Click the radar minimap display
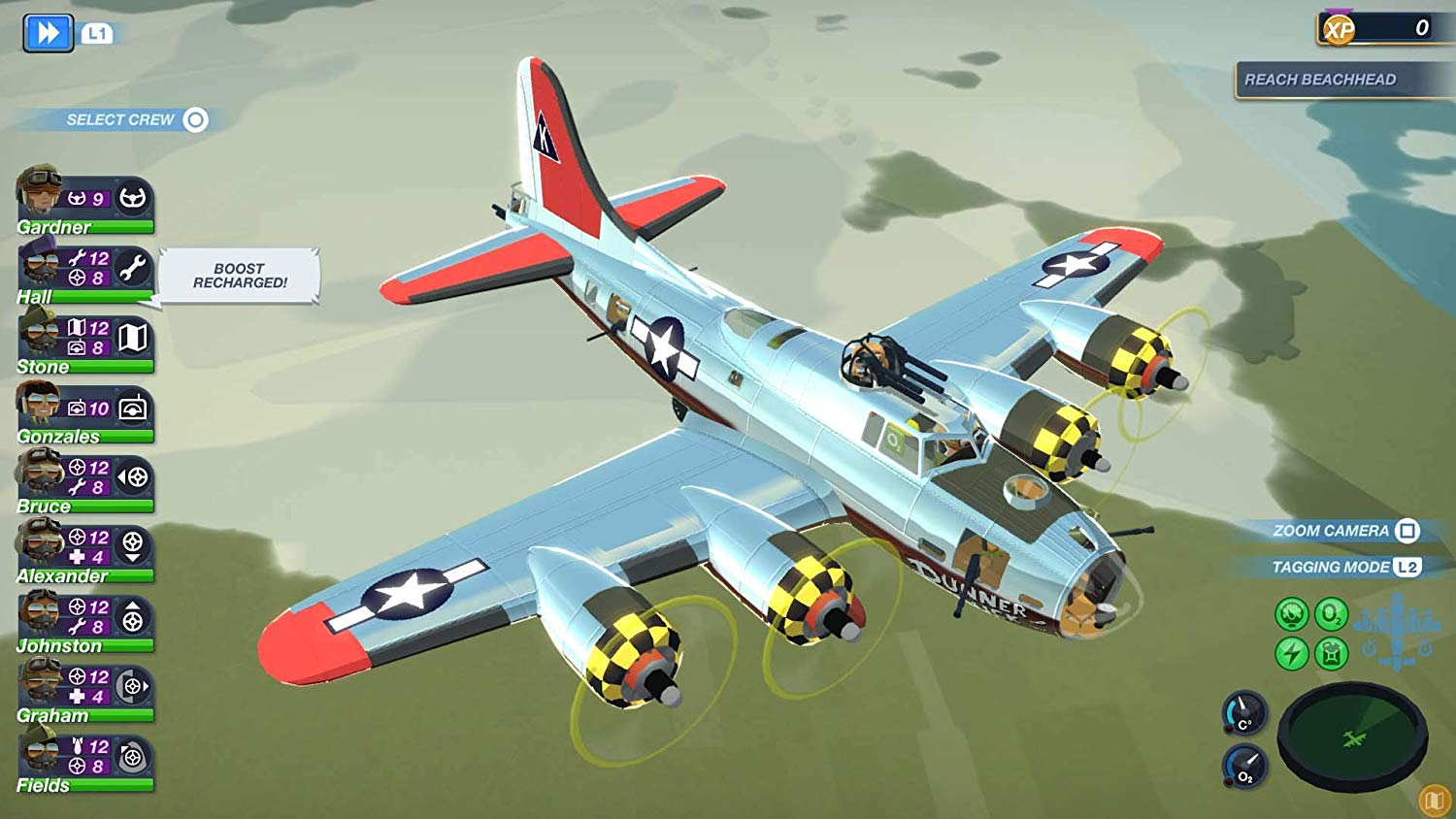The image size is (1456, 819). point(1354,736)
